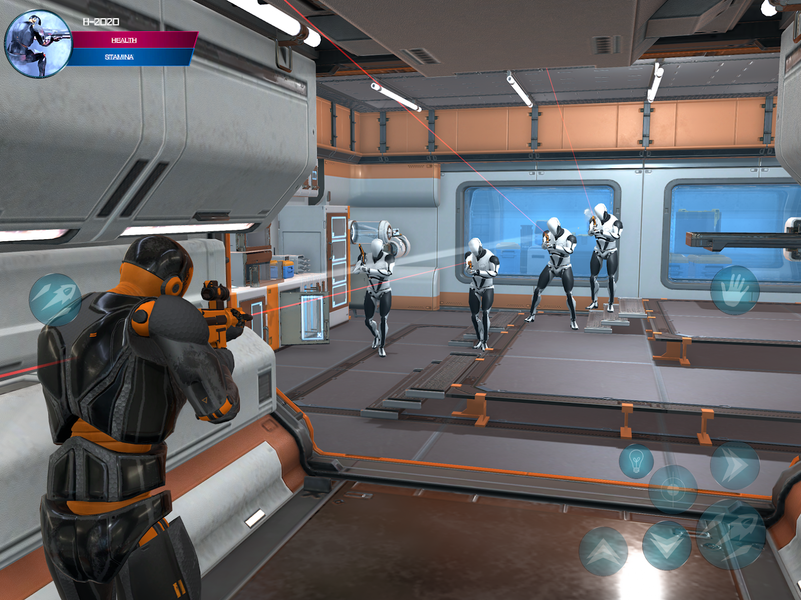Tap the double down chevron button
The height and width of the screenshot is (600, 801).
[x=666, y=545]
